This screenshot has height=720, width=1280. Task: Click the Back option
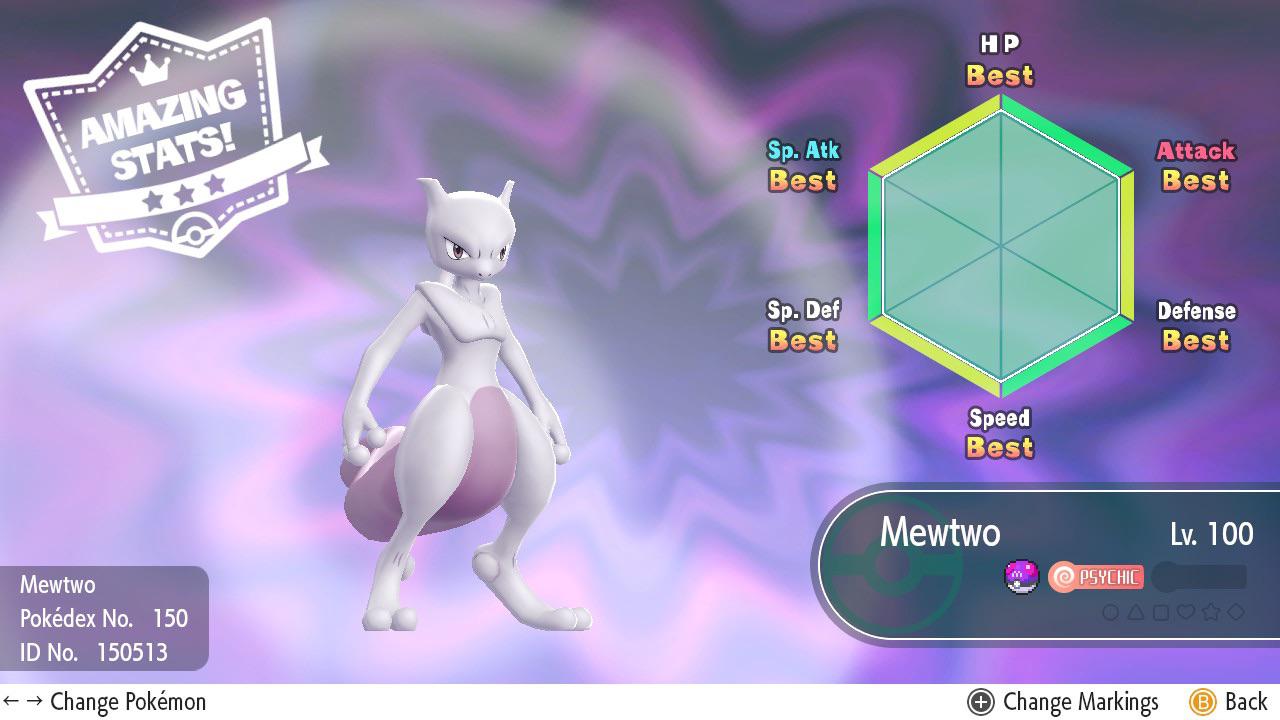1247,702
